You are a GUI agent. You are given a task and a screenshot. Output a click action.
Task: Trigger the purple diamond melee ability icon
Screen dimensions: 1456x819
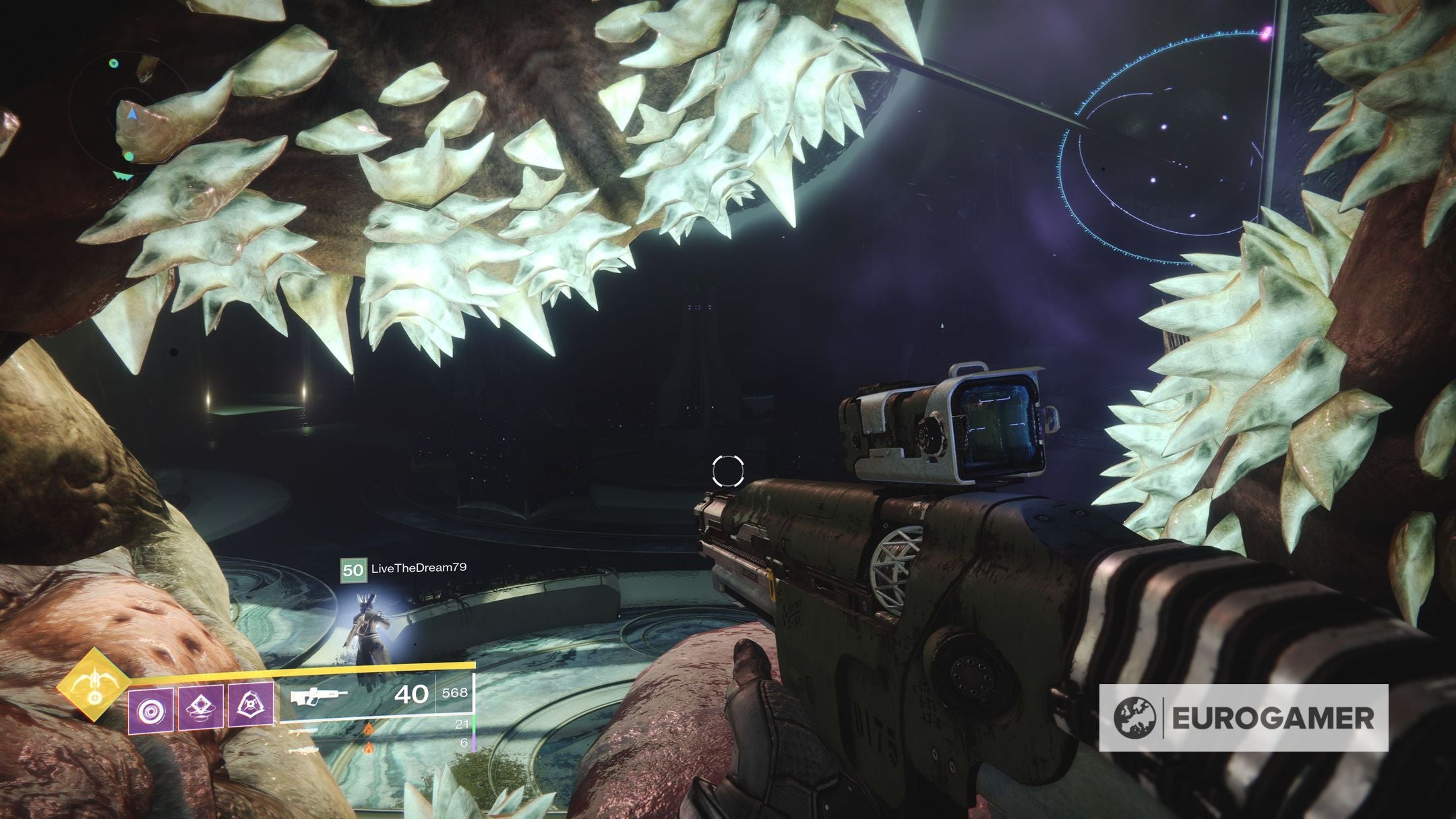[201, 707]
